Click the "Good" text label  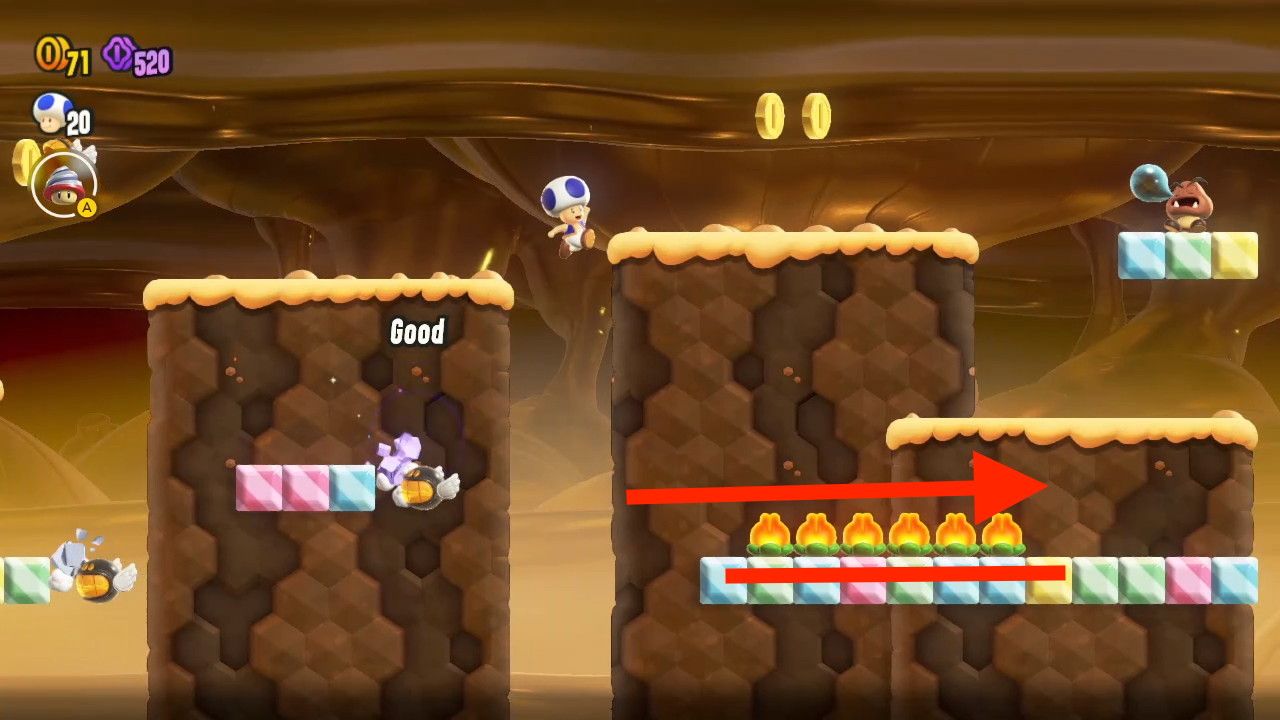click(x=417, y=331)
